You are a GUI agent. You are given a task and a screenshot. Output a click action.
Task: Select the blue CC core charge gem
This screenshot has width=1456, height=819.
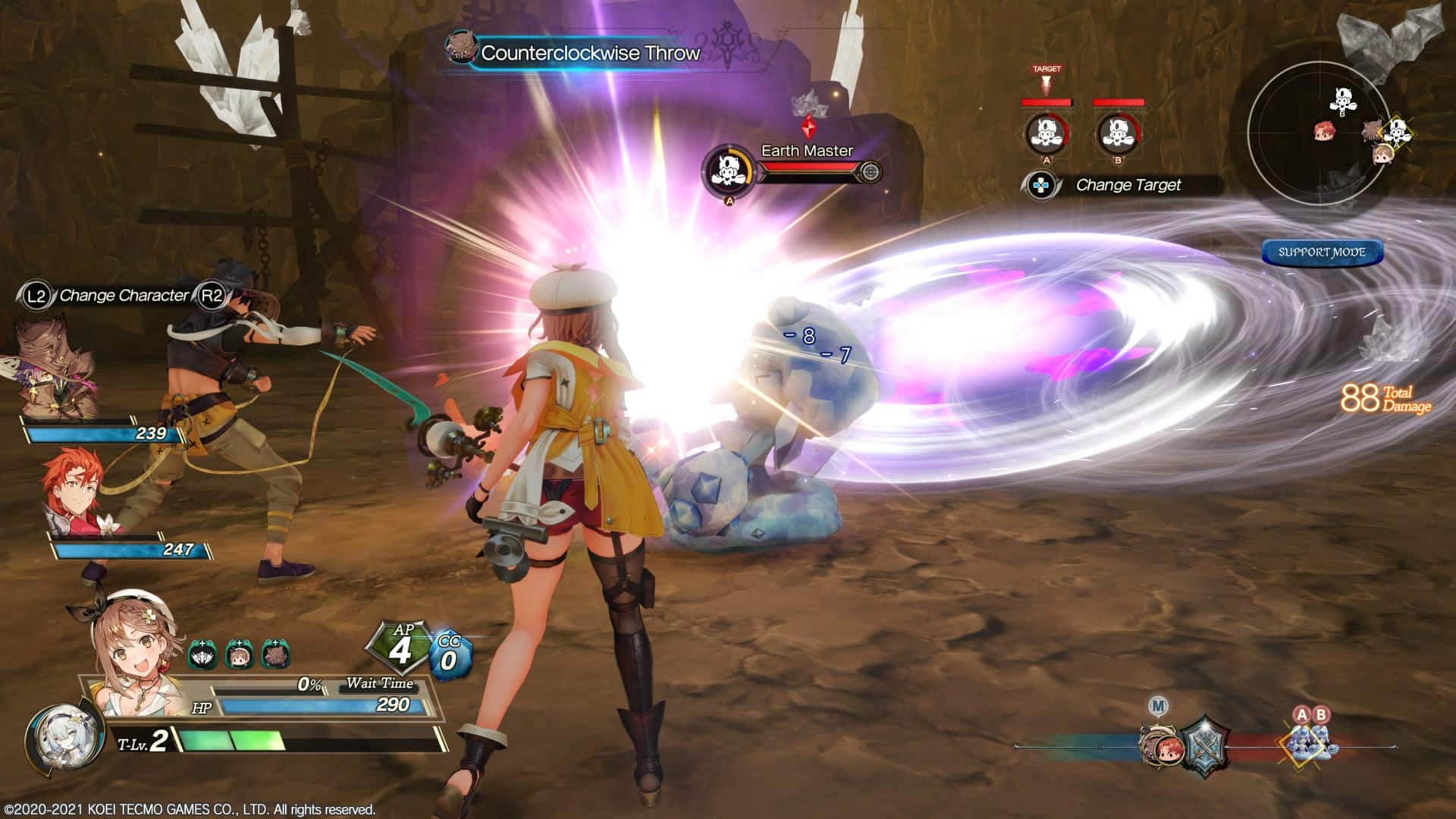449,655
